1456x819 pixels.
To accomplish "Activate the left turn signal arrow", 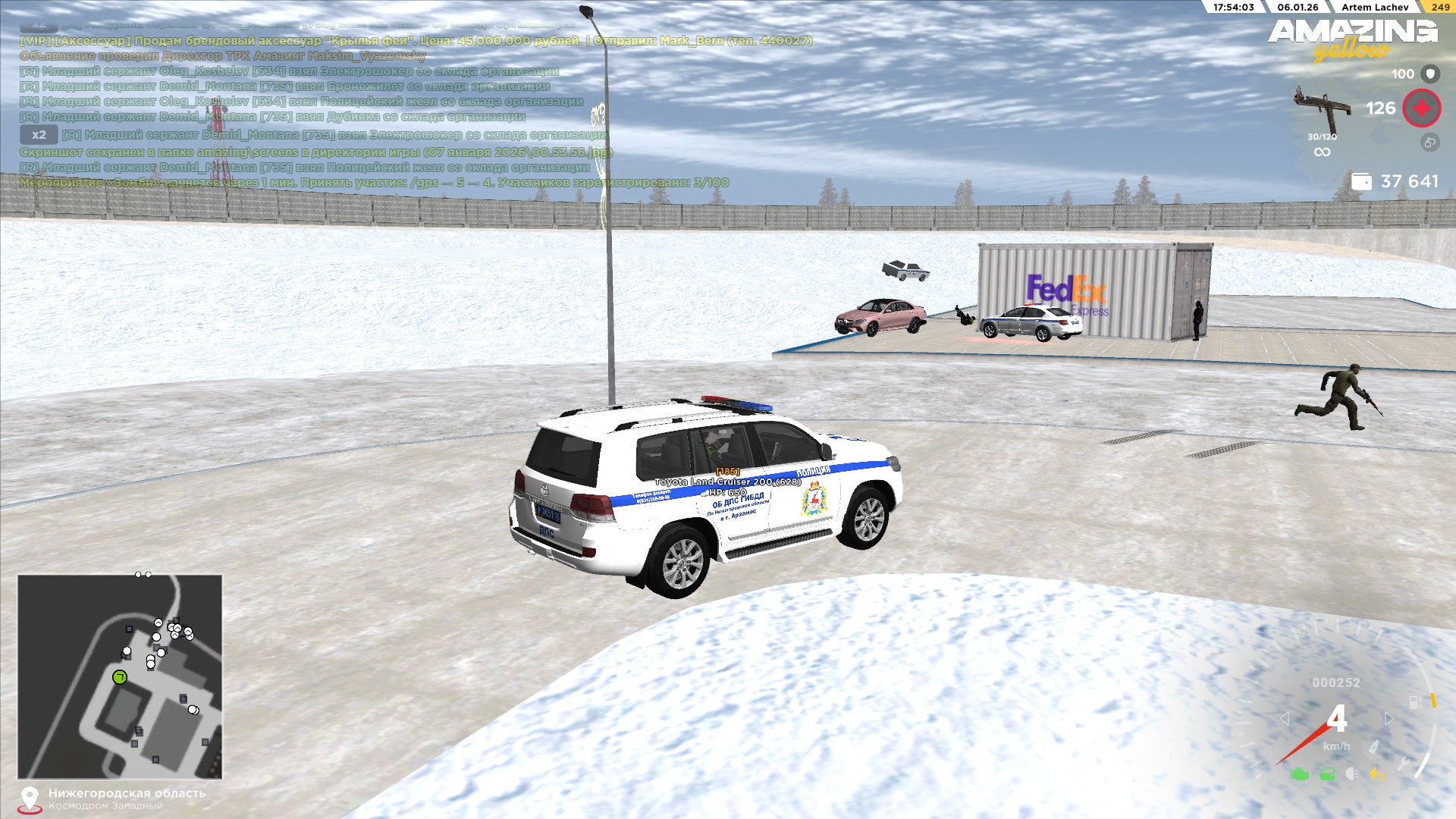I will pos(1285,718).
